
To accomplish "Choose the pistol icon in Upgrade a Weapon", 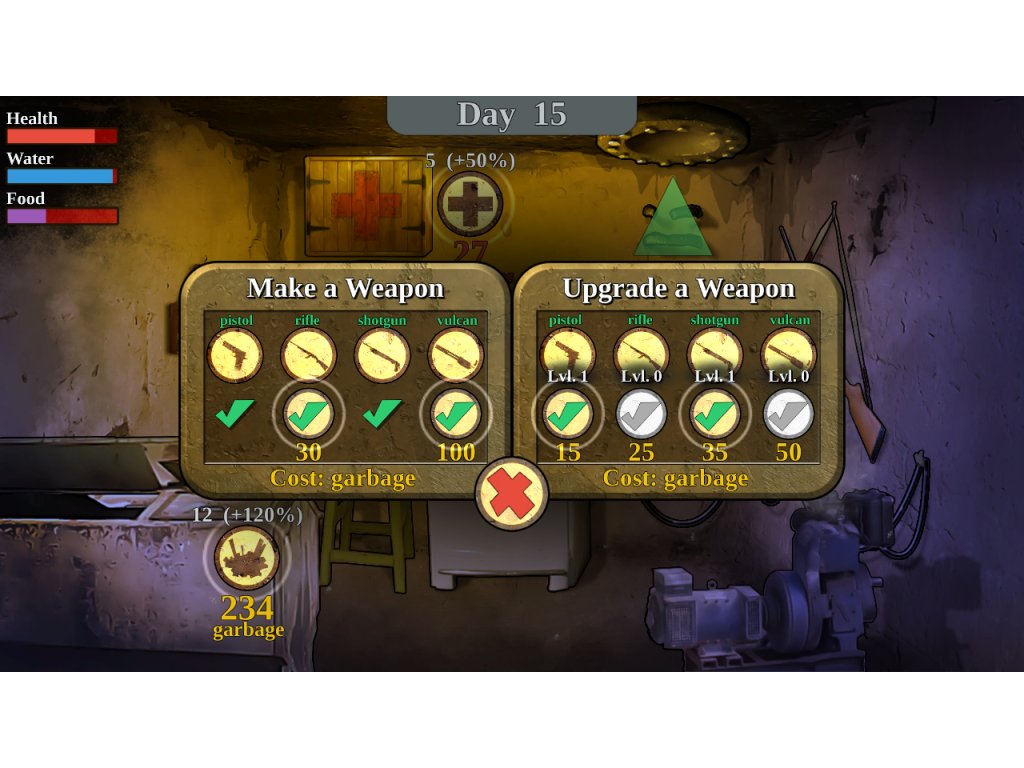I will click(x=568, y=353).
